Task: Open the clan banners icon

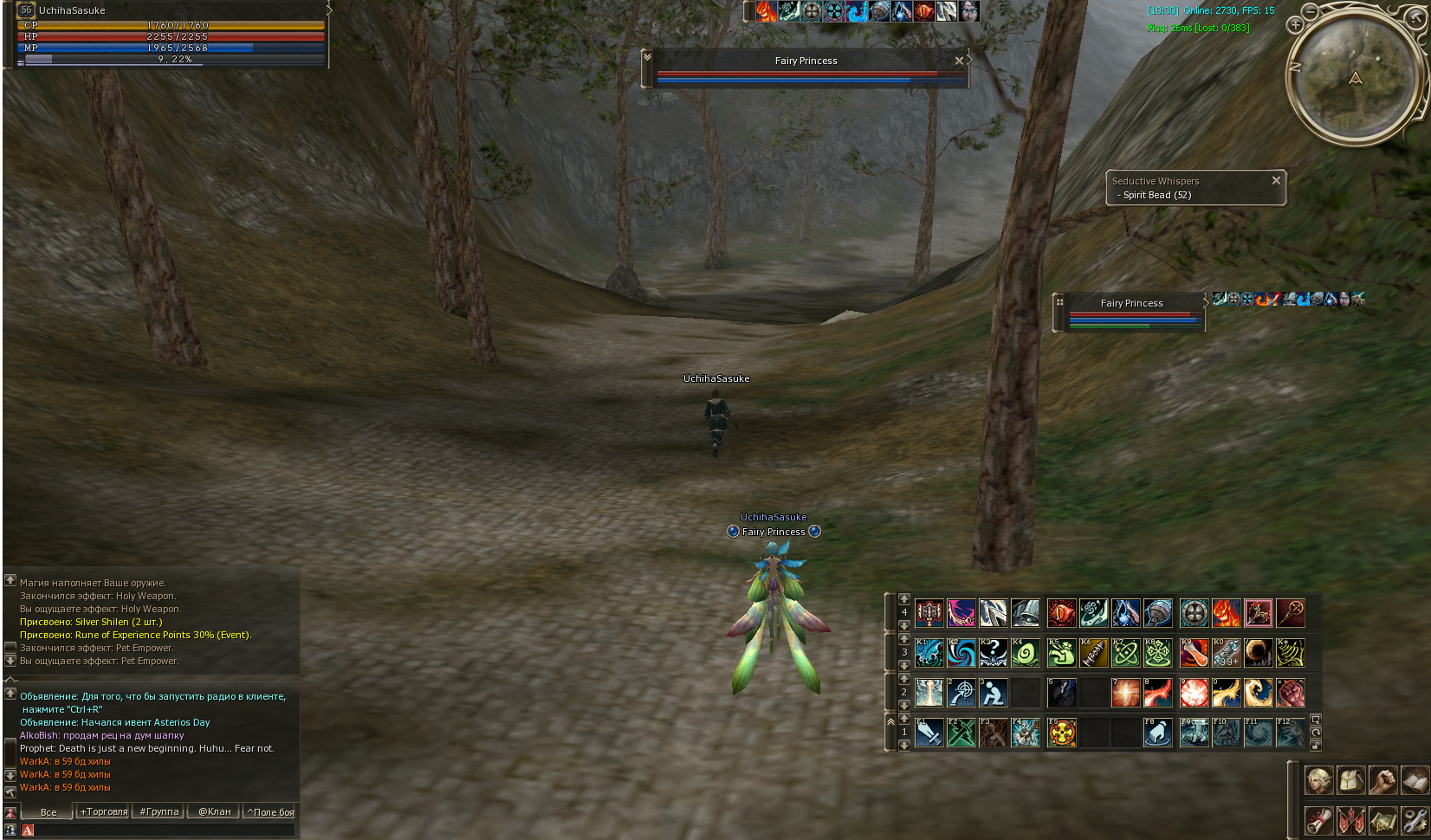Action: (1350, 819)
